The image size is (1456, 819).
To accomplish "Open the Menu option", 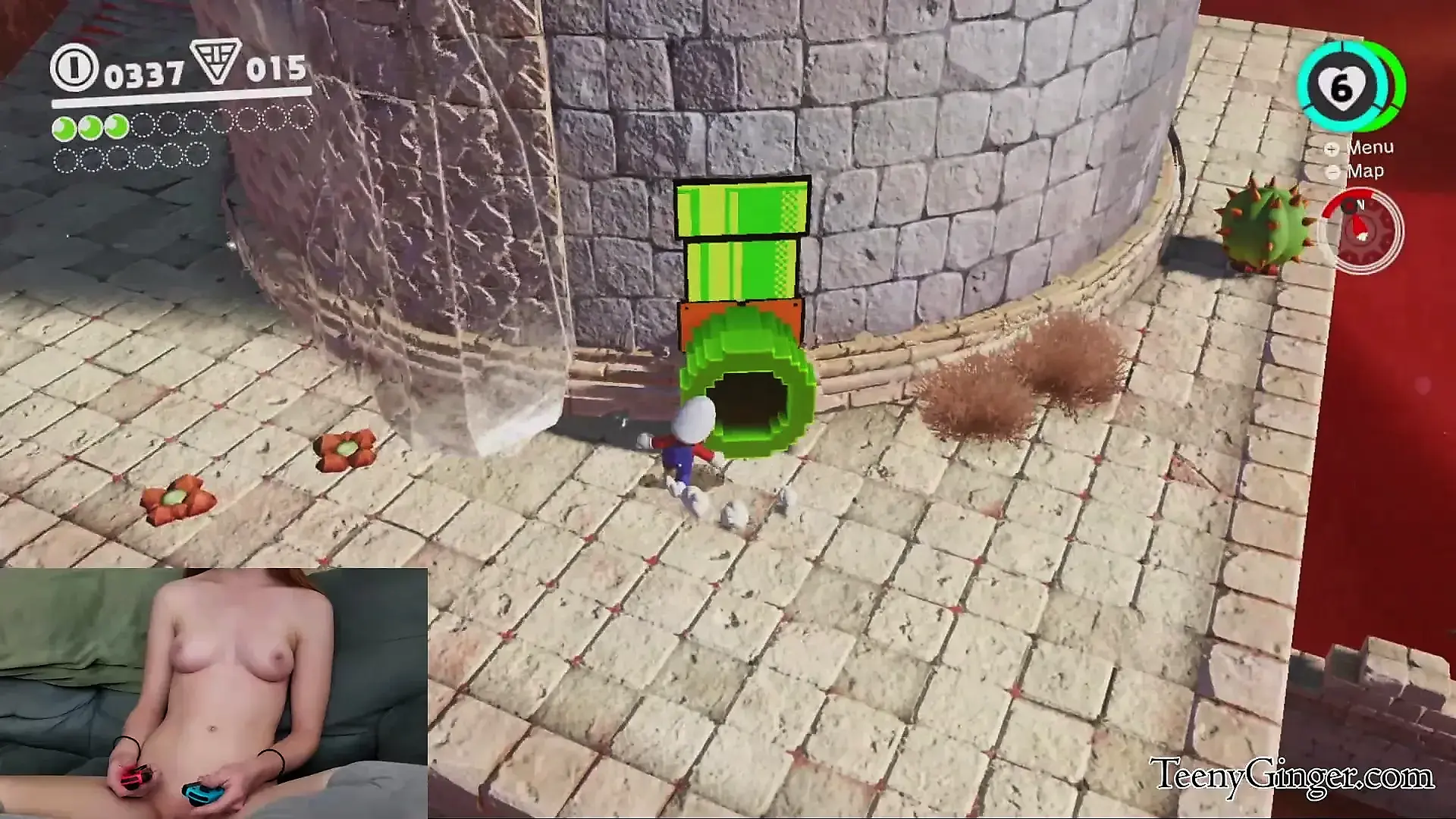I will point(1369,148).
